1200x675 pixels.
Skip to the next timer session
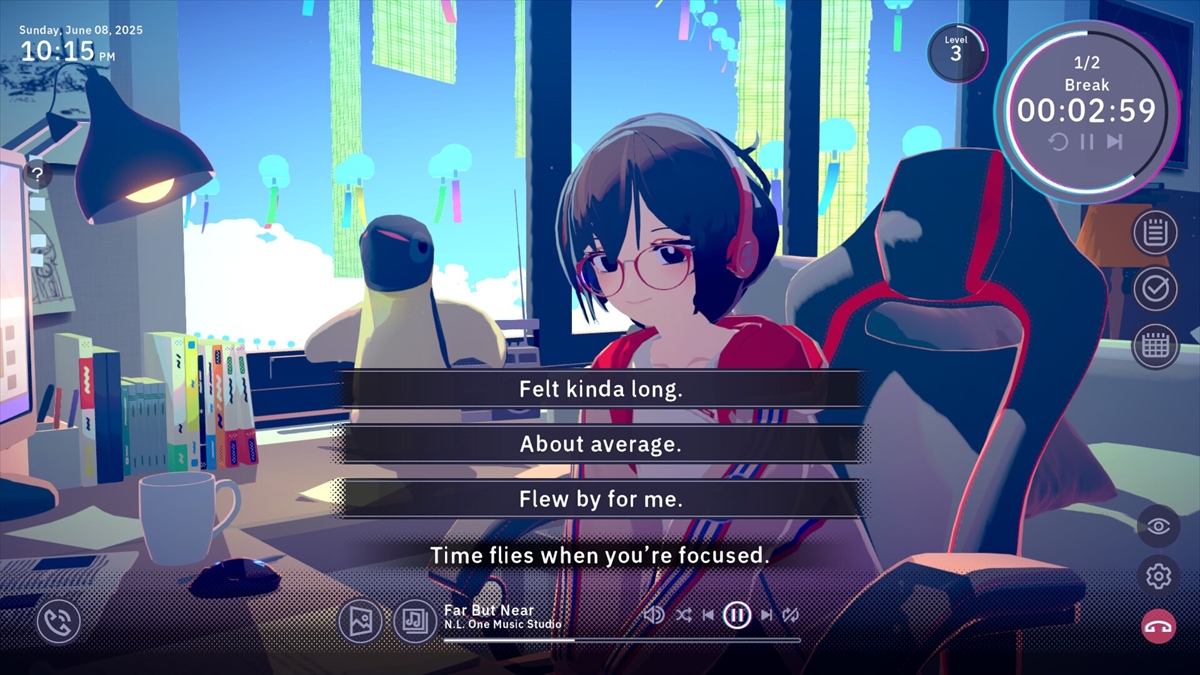tap(1115, 142)
